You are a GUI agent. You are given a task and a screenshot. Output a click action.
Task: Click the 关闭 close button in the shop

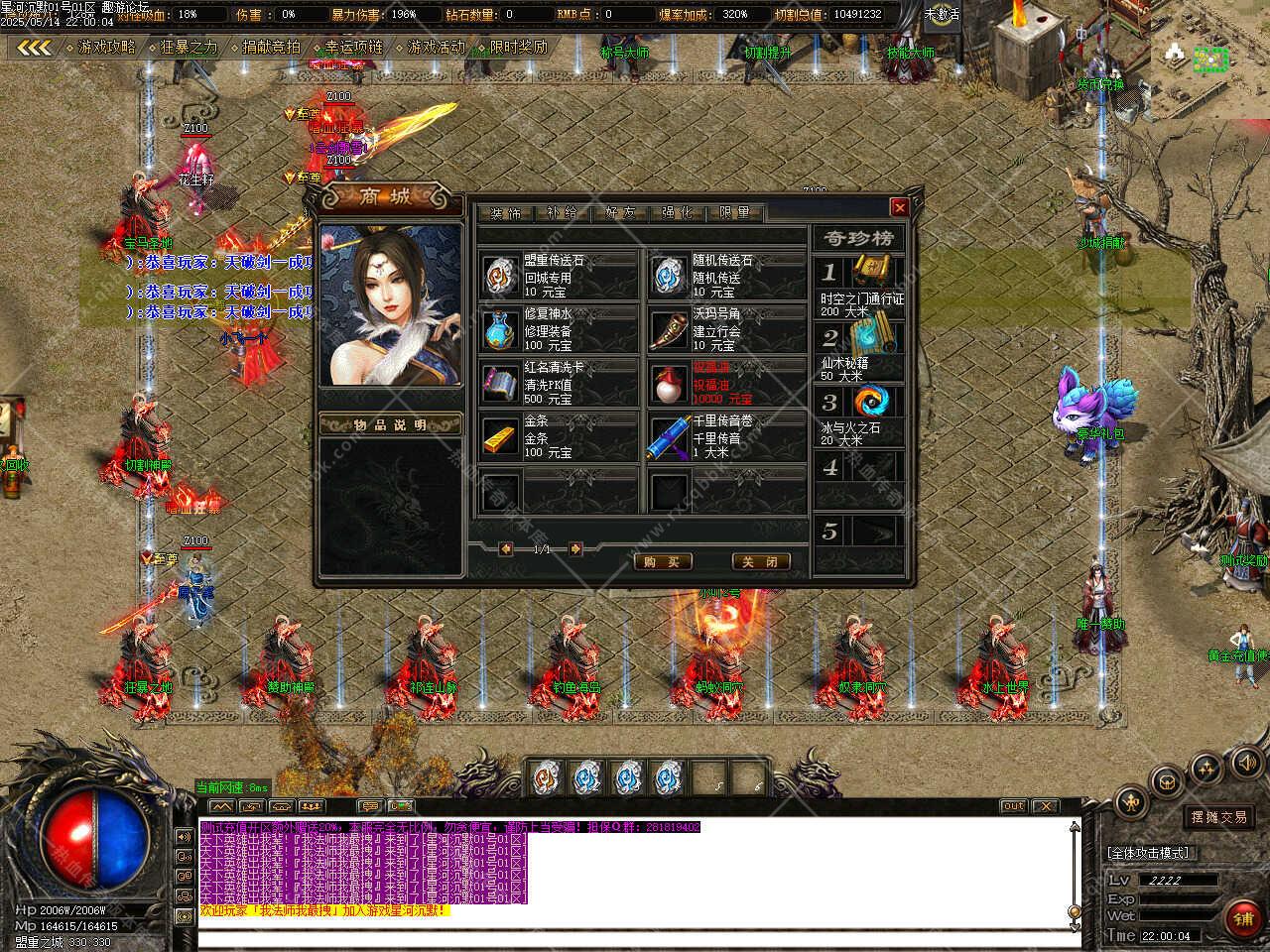click(761, 561)
